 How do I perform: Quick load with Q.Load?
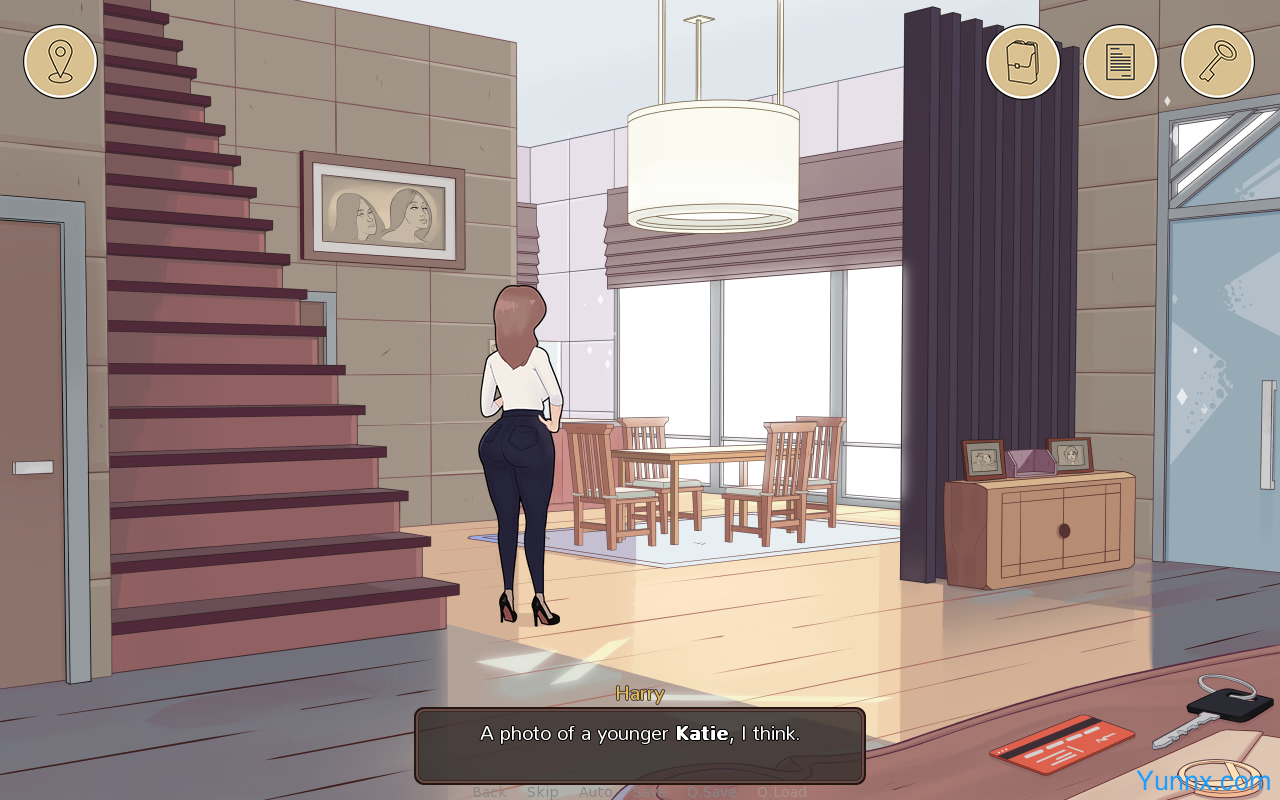[x=781, y=792]
